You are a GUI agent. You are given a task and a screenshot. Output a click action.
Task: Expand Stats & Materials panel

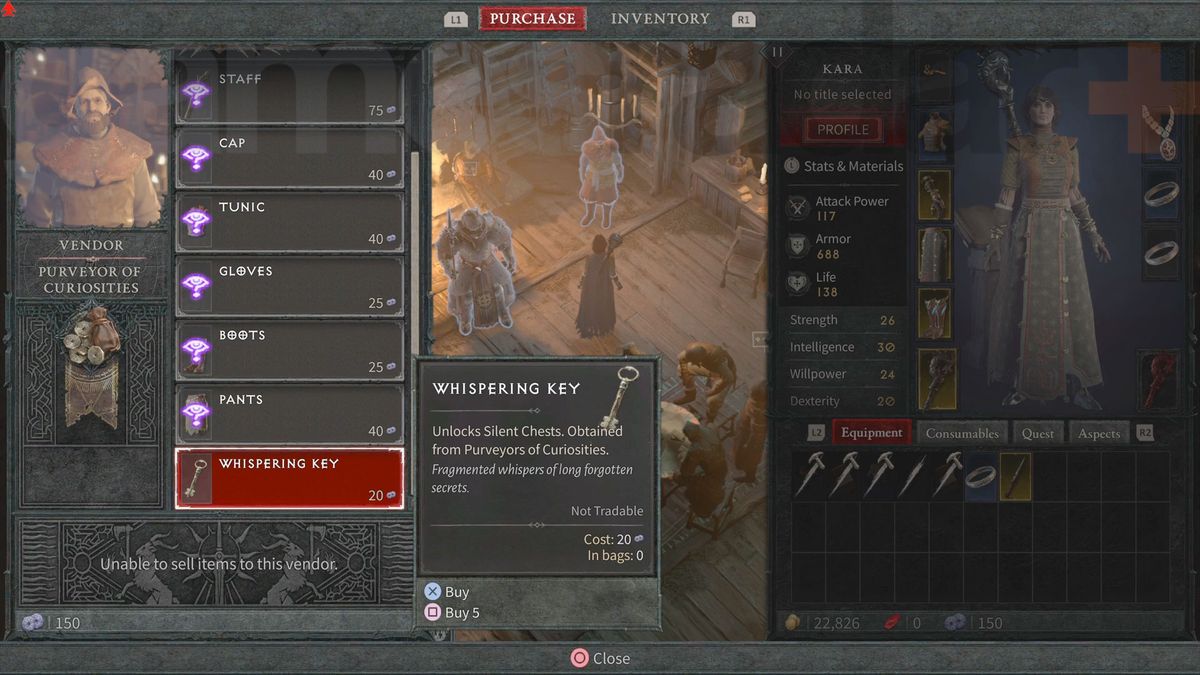click(843, 166)
